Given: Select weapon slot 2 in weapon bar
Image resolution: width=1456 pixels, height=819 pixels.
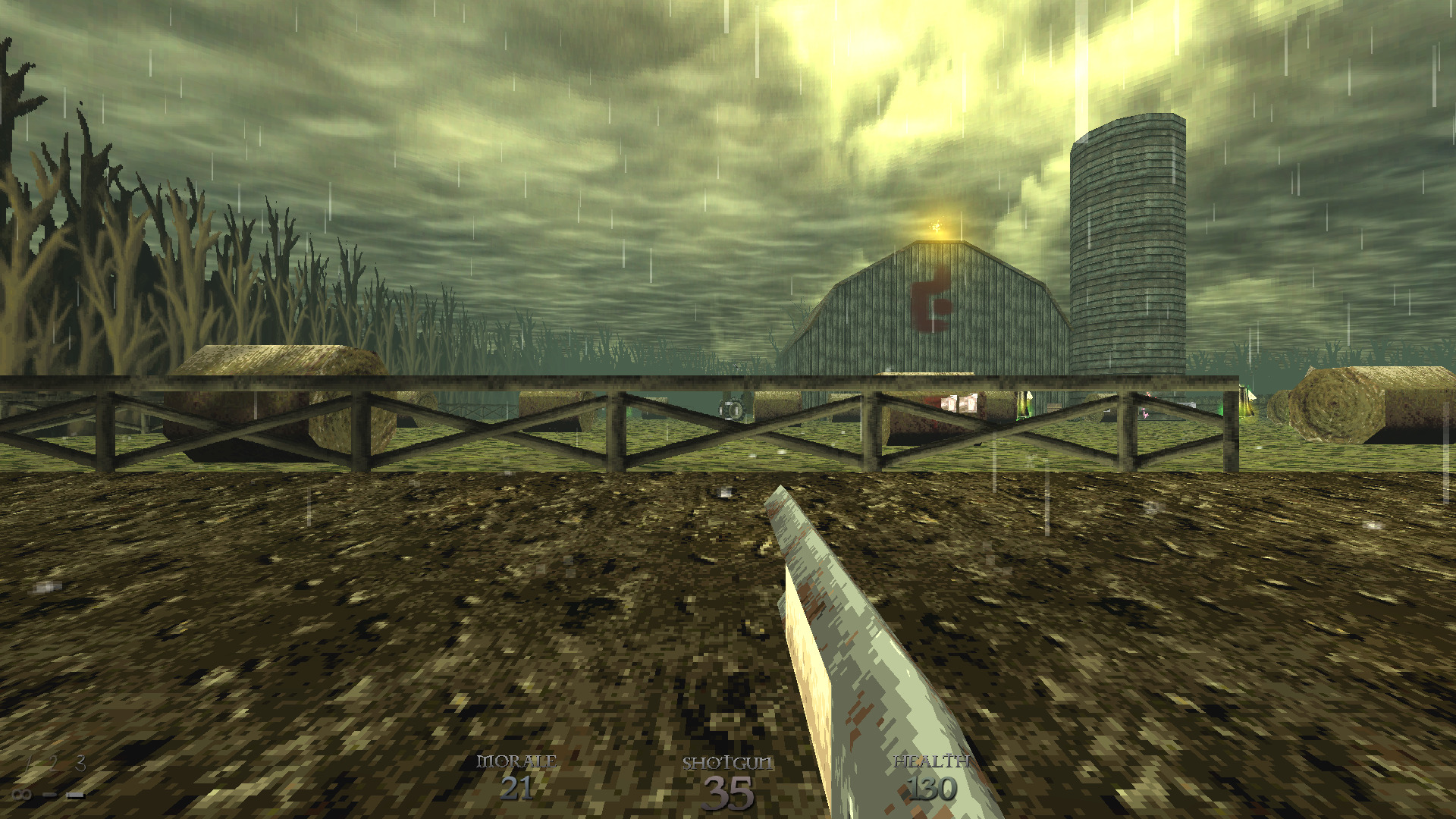Looking at the screenshot, I should click(53, 764).
